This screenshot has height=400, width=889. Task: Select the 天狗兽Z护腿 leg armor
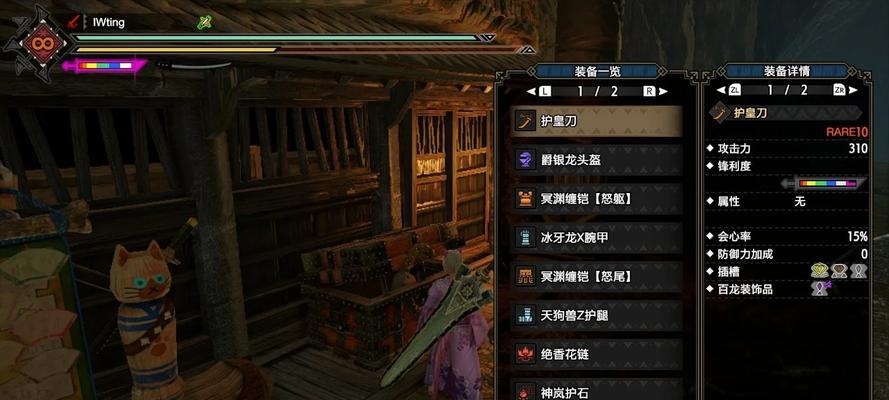[597, 315]
